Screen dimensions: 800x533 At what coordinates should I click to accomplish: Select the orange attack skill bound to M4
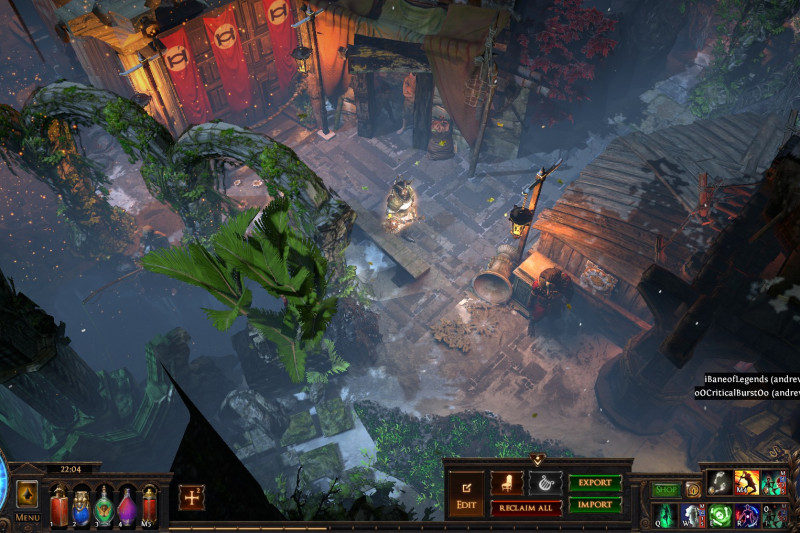(747, 483)
